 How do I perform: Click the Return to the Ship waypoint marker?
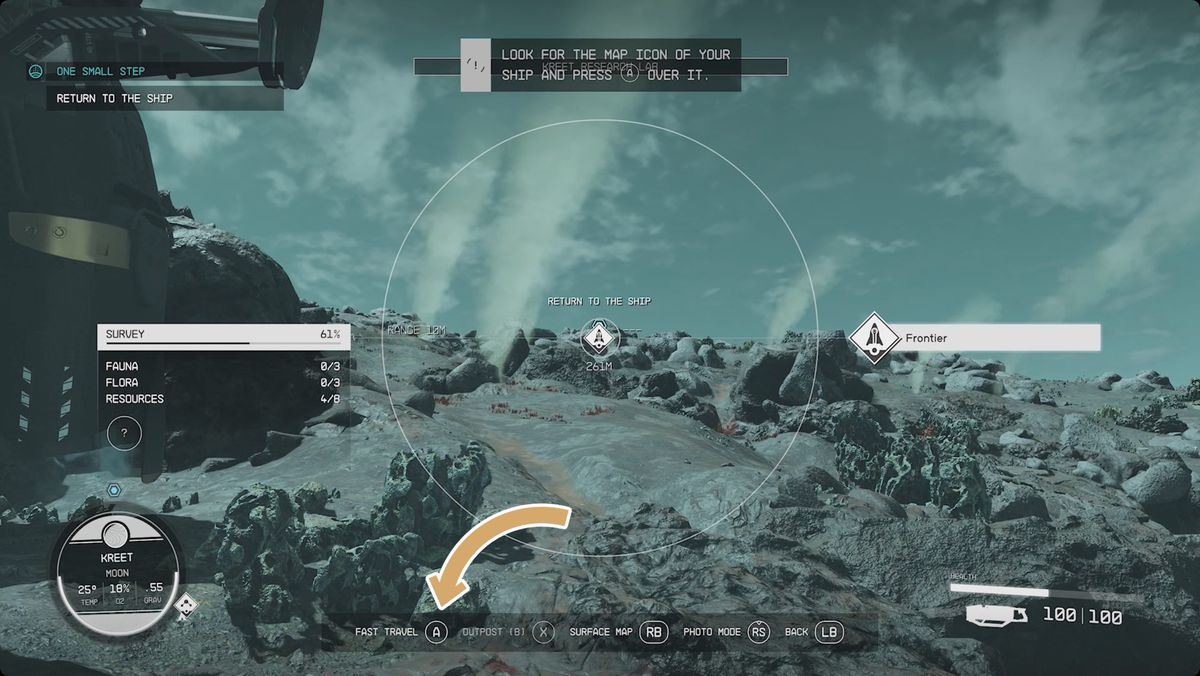click(x=600, y=338)
